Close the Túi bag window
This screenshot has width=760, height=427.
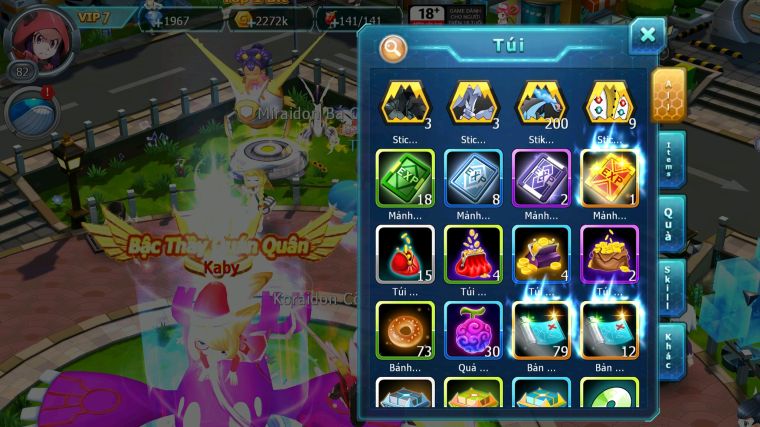click(x=647, y=35)
